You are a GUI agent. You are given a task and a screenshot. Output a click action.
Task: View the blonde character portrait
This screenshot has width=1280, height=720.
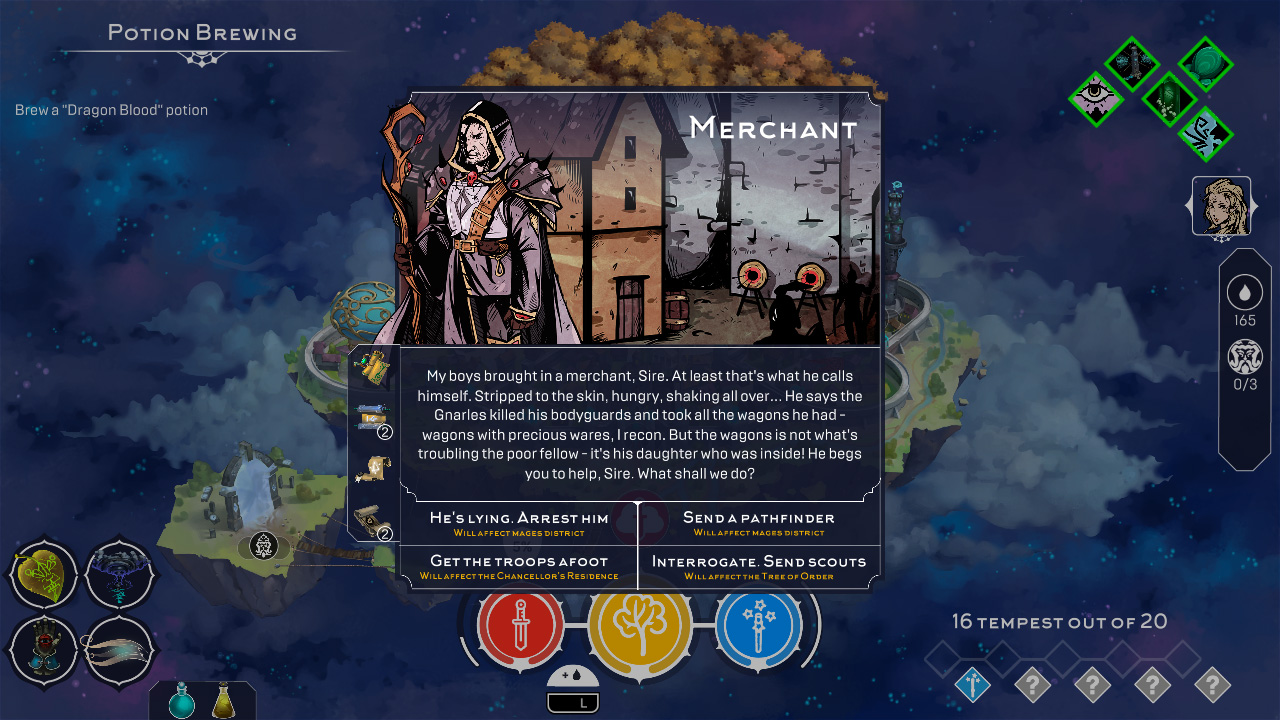pos(1221,207)
